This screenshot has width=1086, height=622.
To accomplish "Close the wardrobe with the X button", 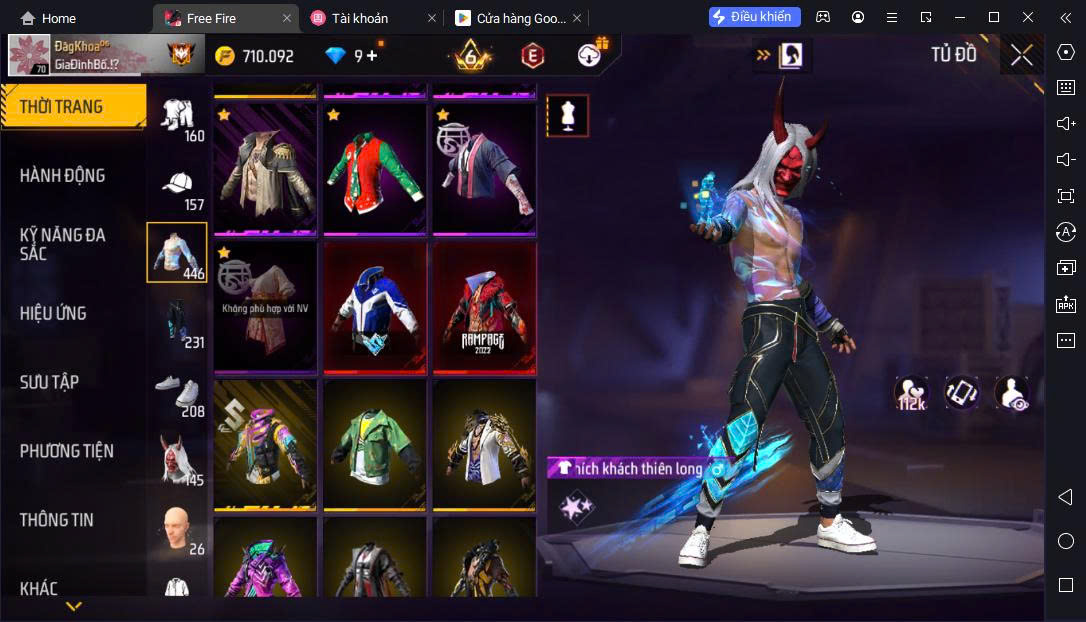I will tap(1021, 55).
